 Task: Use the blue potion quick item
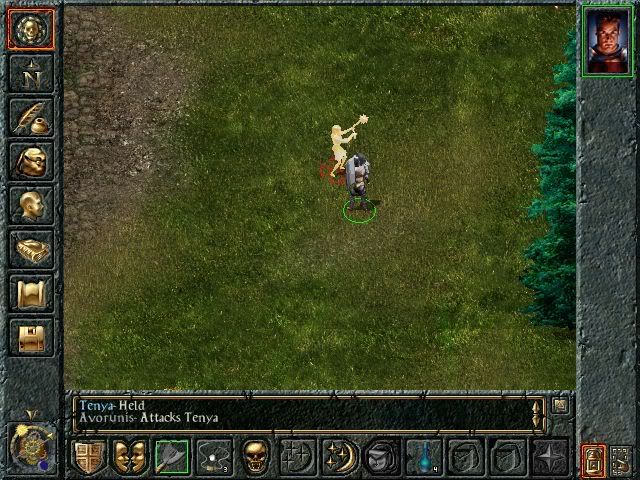point(423,457)
